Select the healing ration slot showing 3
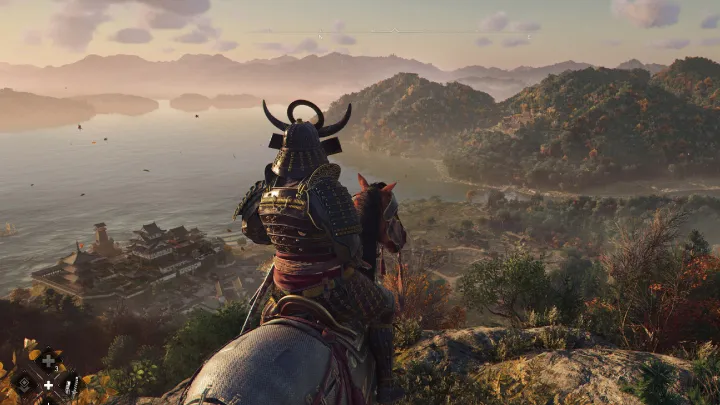This screenshot has height=405, width=720. coord(47,360)
